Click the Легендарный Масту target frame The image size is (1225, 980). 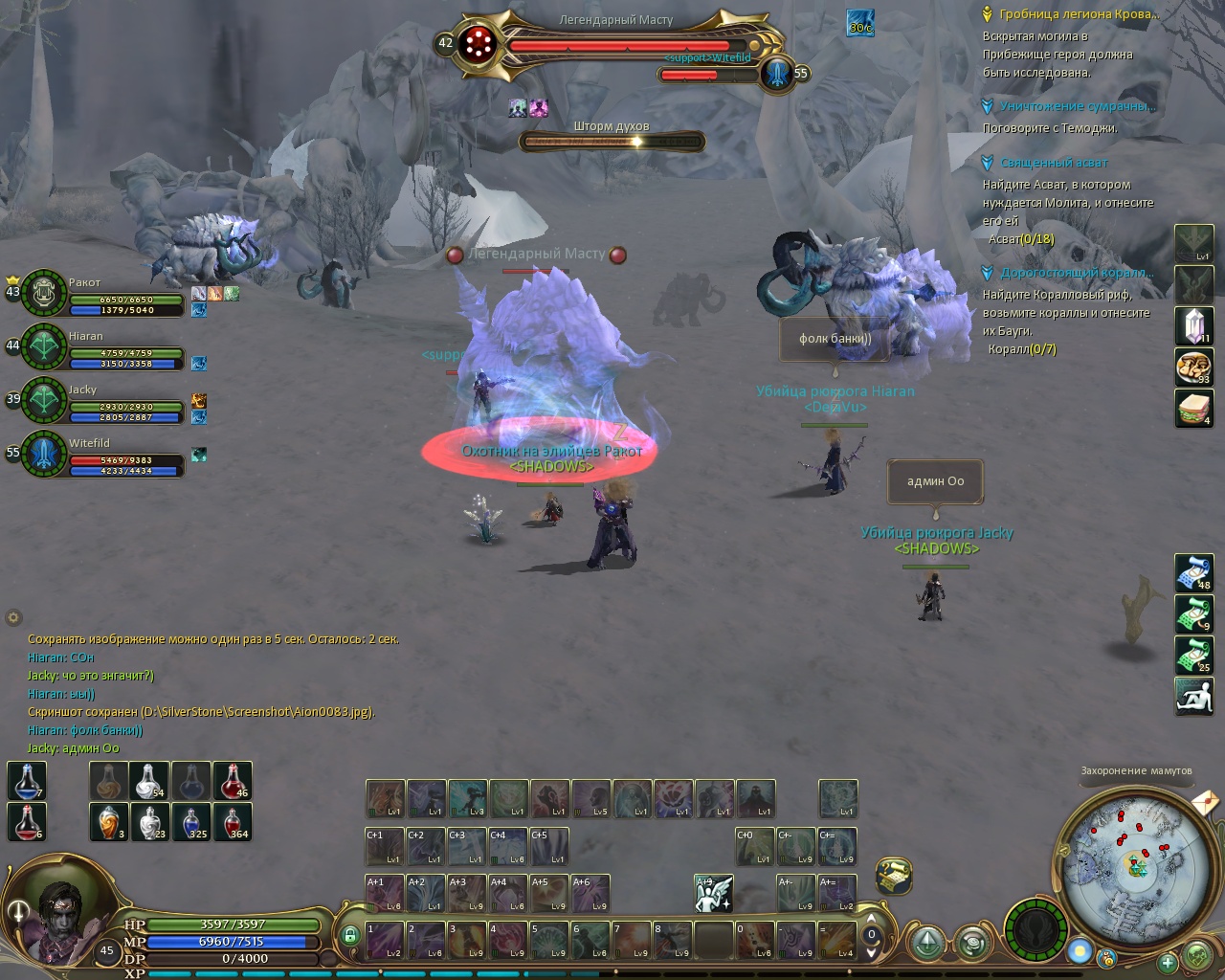(614, 44)
